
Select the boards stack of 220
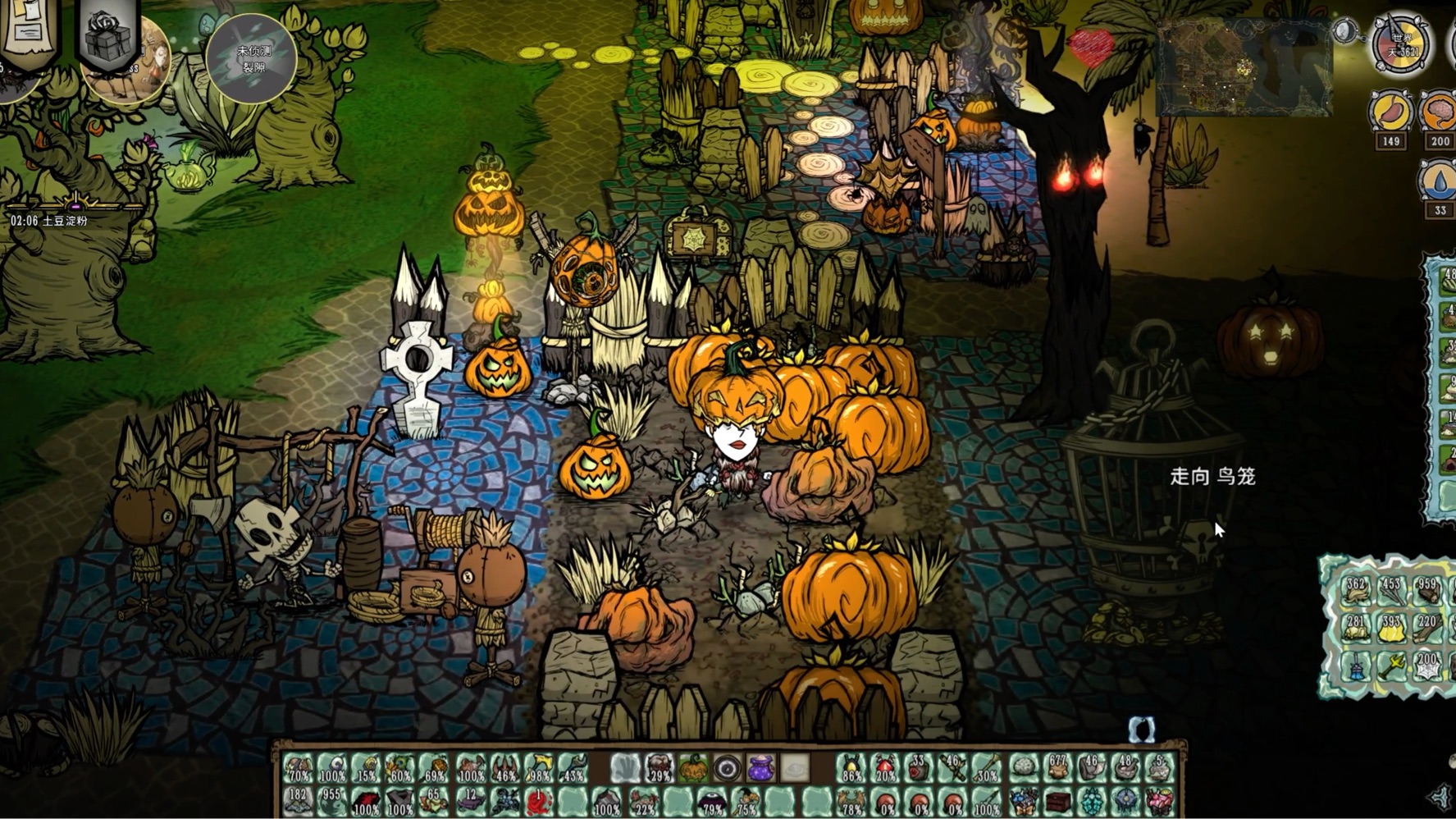pyautogui.click(x=1428, y=629)
